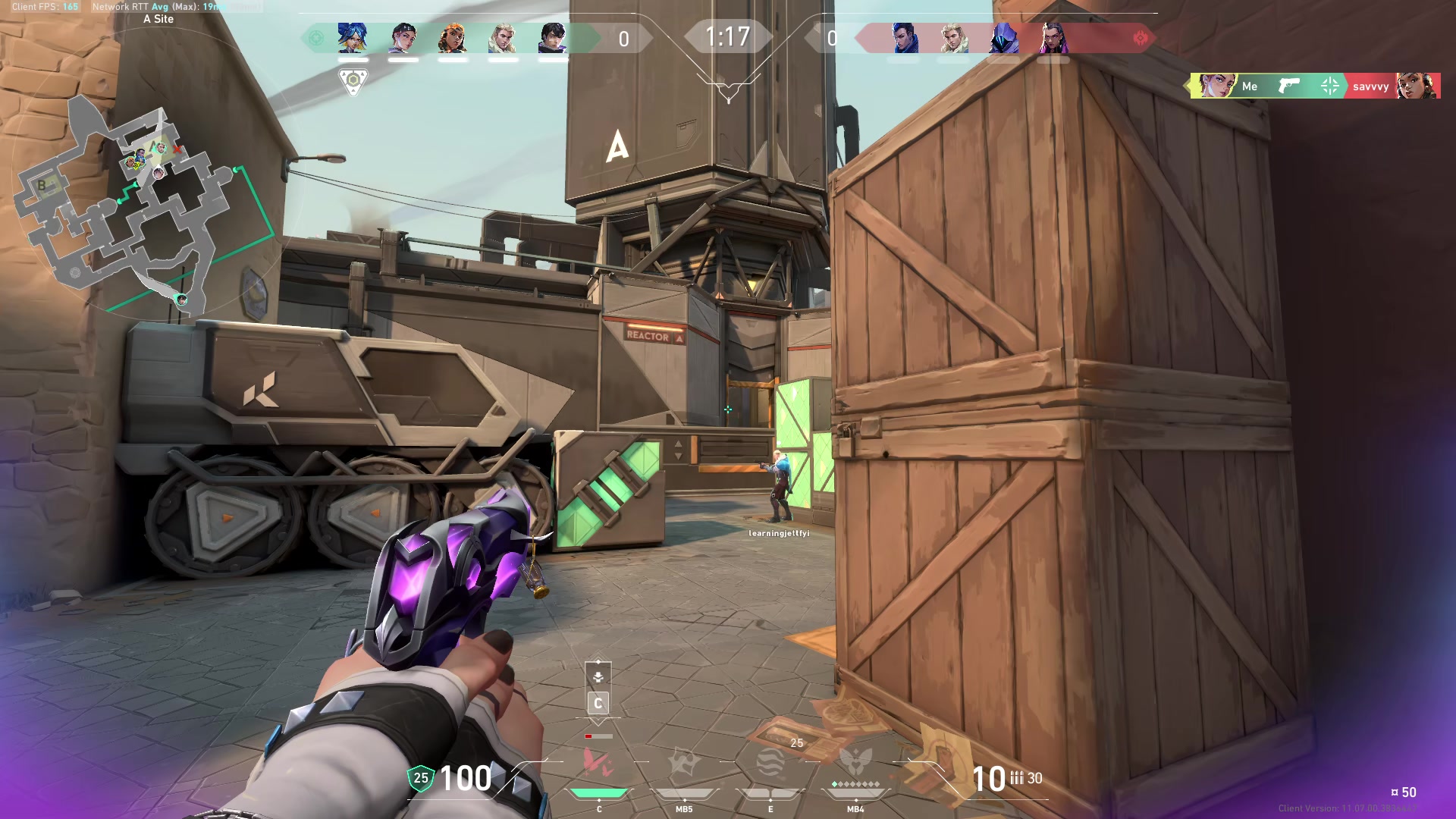Click the spike carrier icon under Neon

353,80
